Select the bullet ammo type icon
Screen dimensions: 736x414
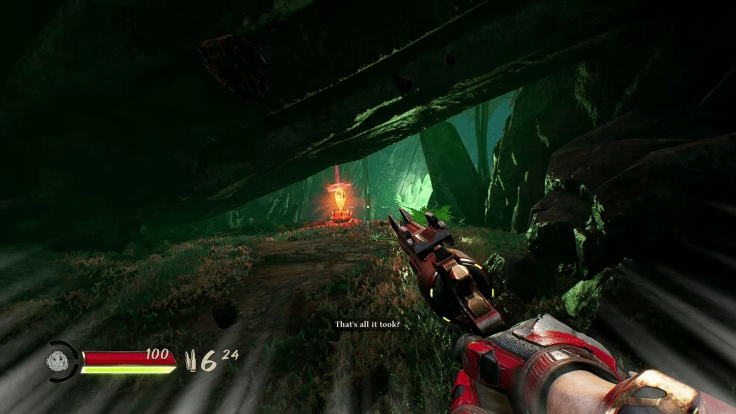pyautogui.click(x=192, y=362)
